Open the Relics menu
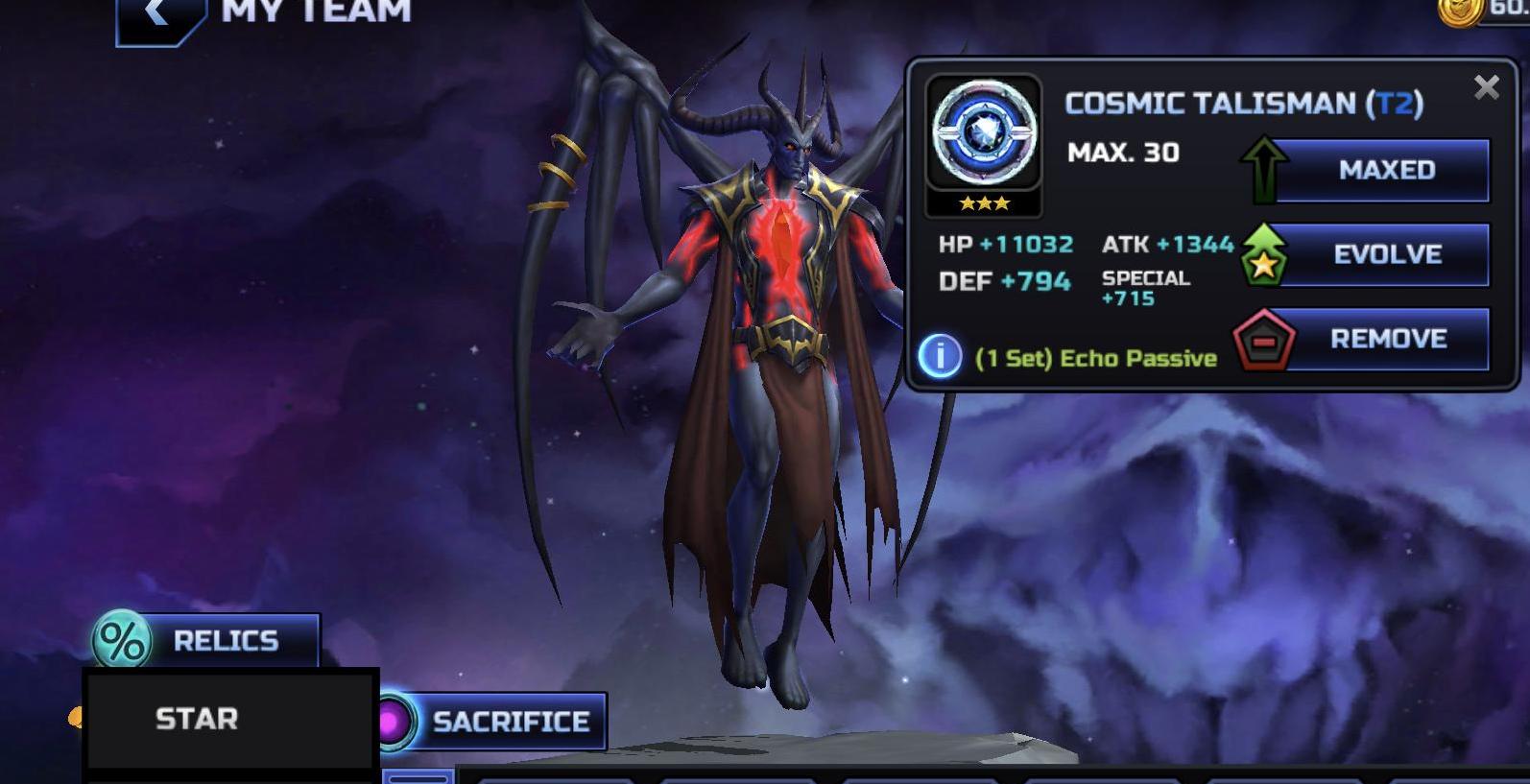Viewport: 1530px width, 784px height. (x=207, y=640)
